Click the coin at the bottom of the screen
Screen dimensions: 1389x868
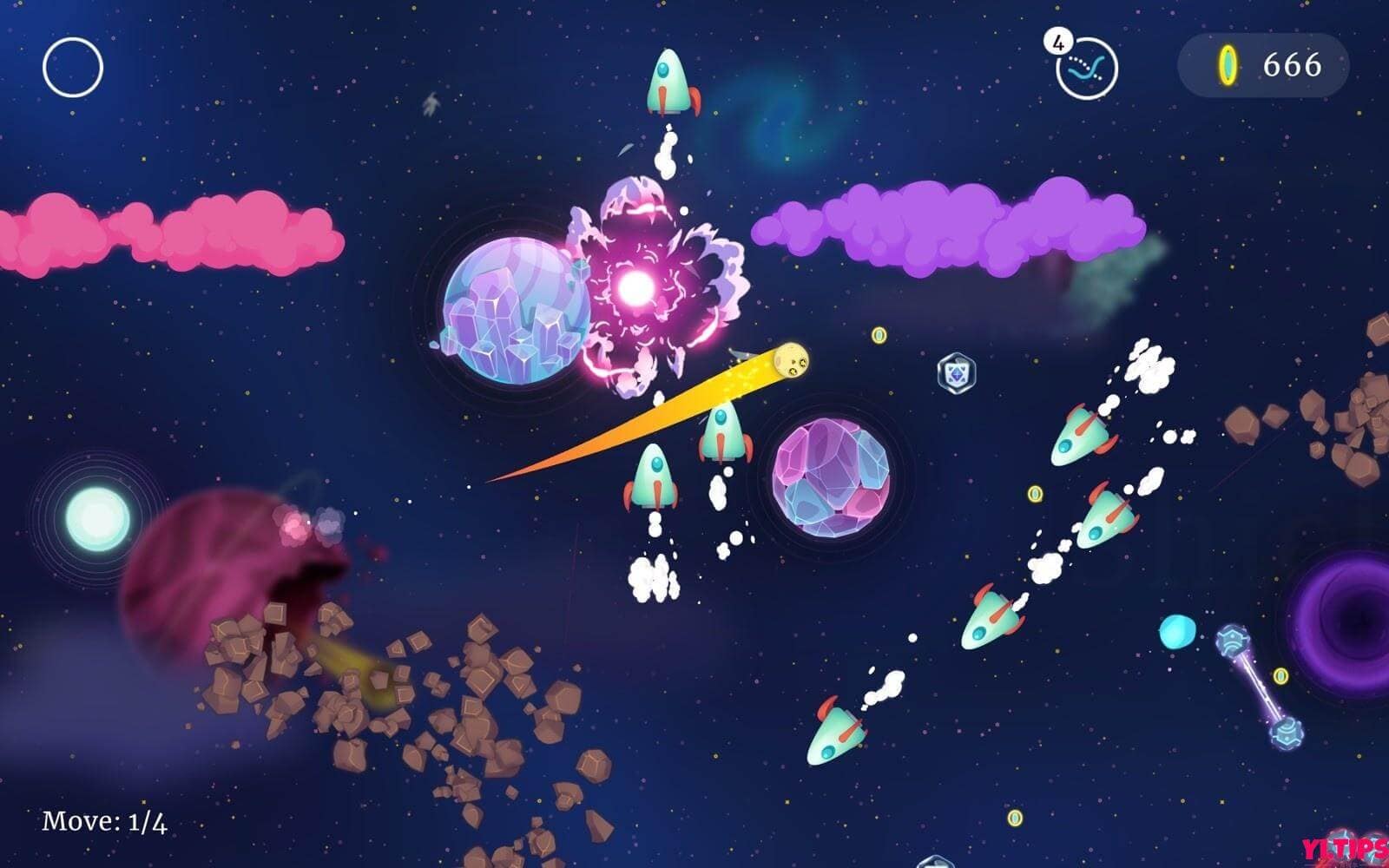pyautogui.click(x=1014, y=817)
